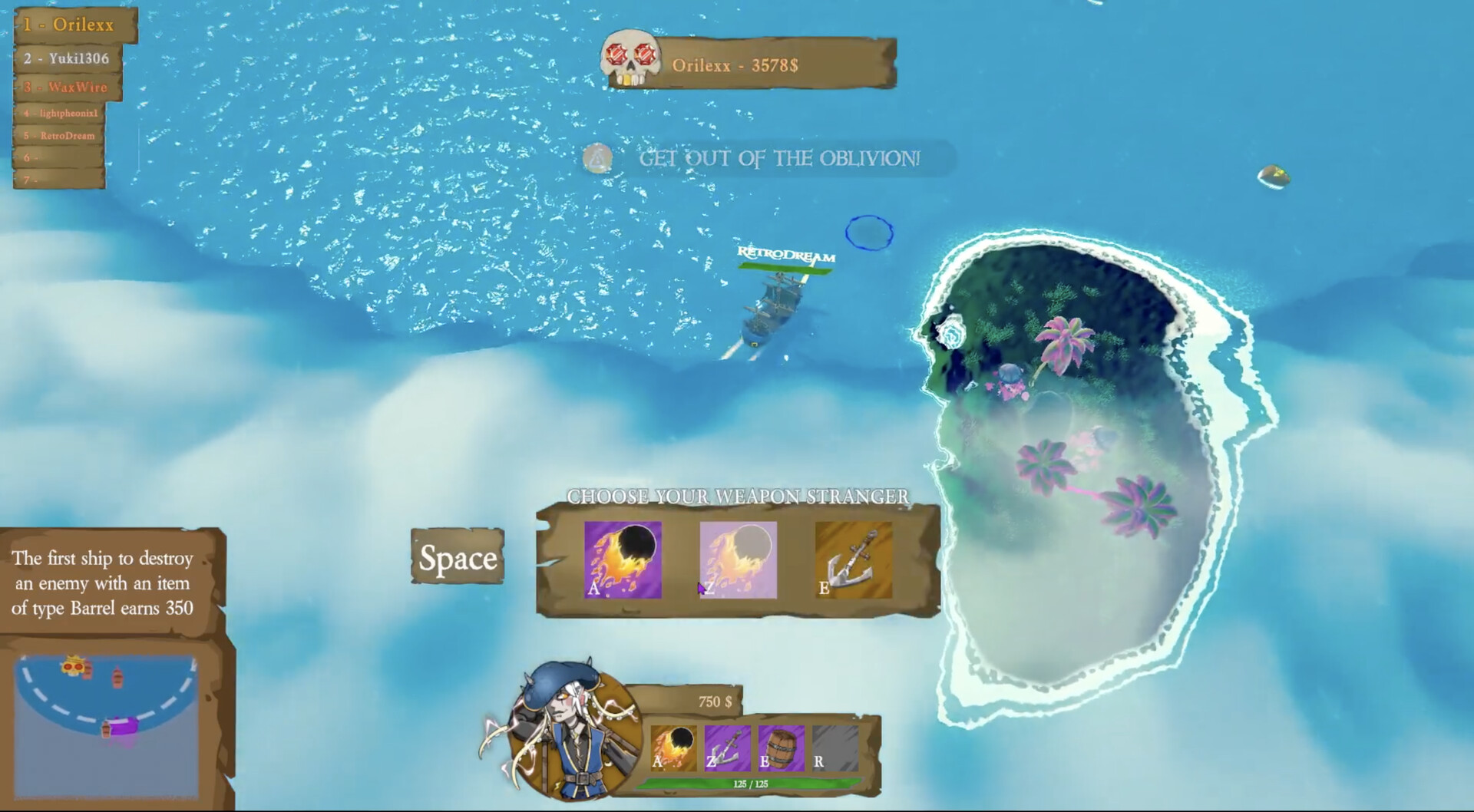Select Yuki1306 in the leaderboard
This screenshot has height=812, width=1474.
click(x=69, y=58)
